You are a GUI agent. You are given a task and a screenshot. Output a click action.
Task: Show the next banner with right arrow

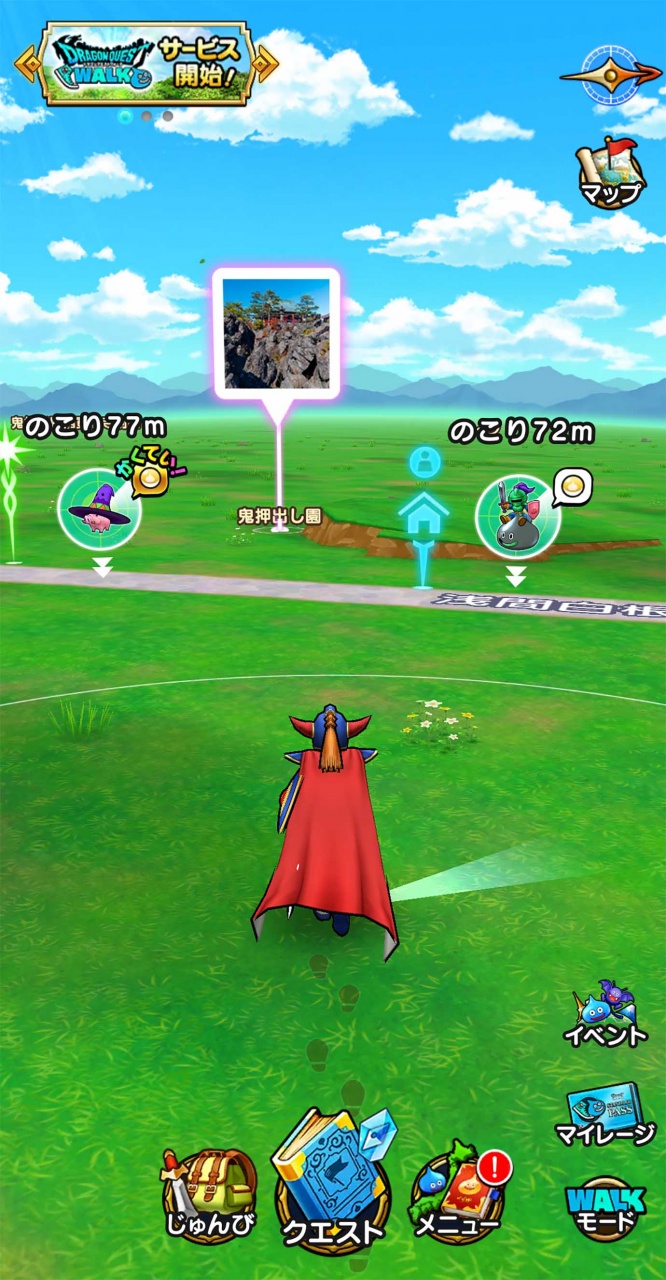(x=267, y=64)
